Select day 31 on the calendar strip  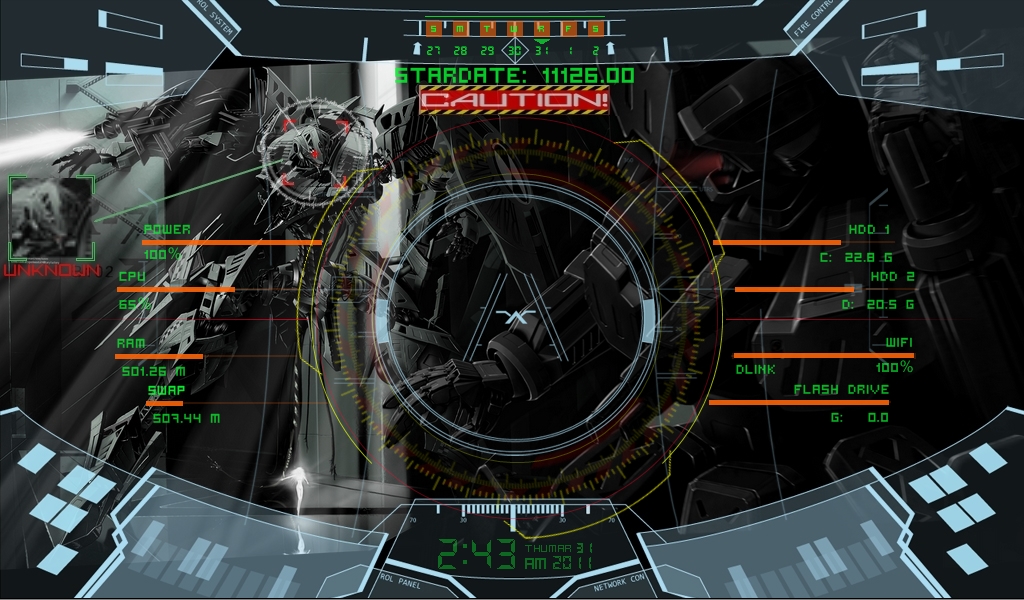click(541, 49)
